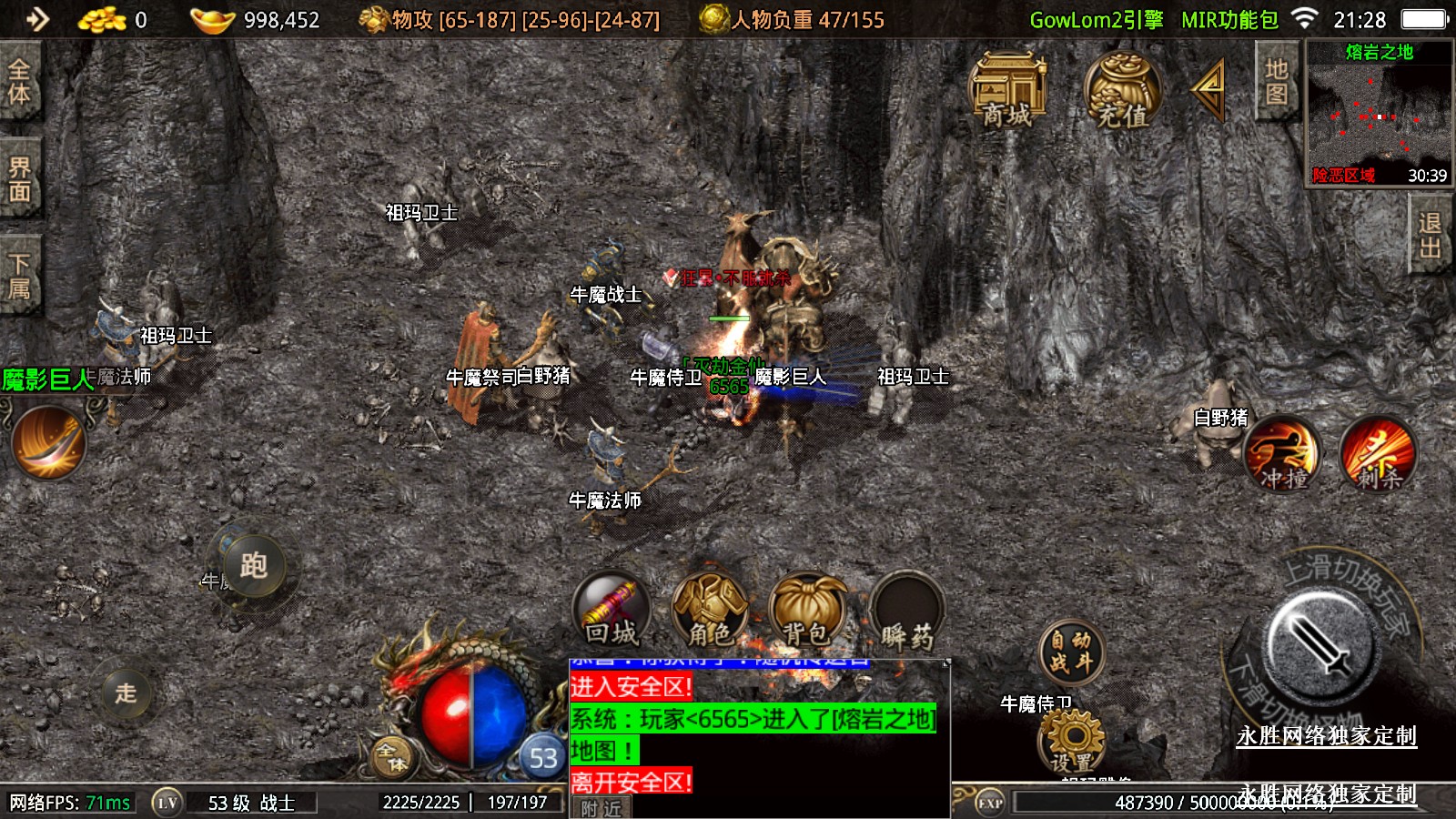Open the 界面 interface tab
The height and width of the screenshot is (819, 1456).
tap(19, 179)
